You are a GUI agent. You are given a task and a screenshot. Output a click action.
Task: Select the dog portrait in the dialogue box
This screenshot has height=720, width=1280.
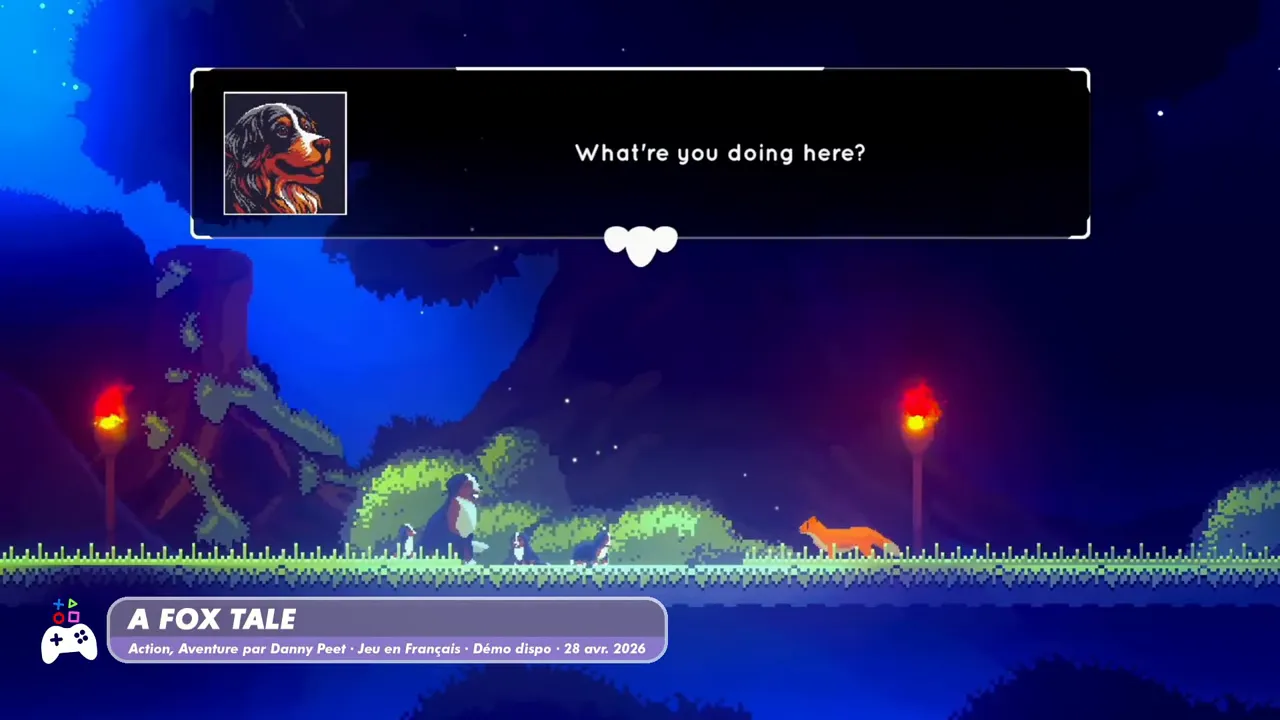point(284,153)
